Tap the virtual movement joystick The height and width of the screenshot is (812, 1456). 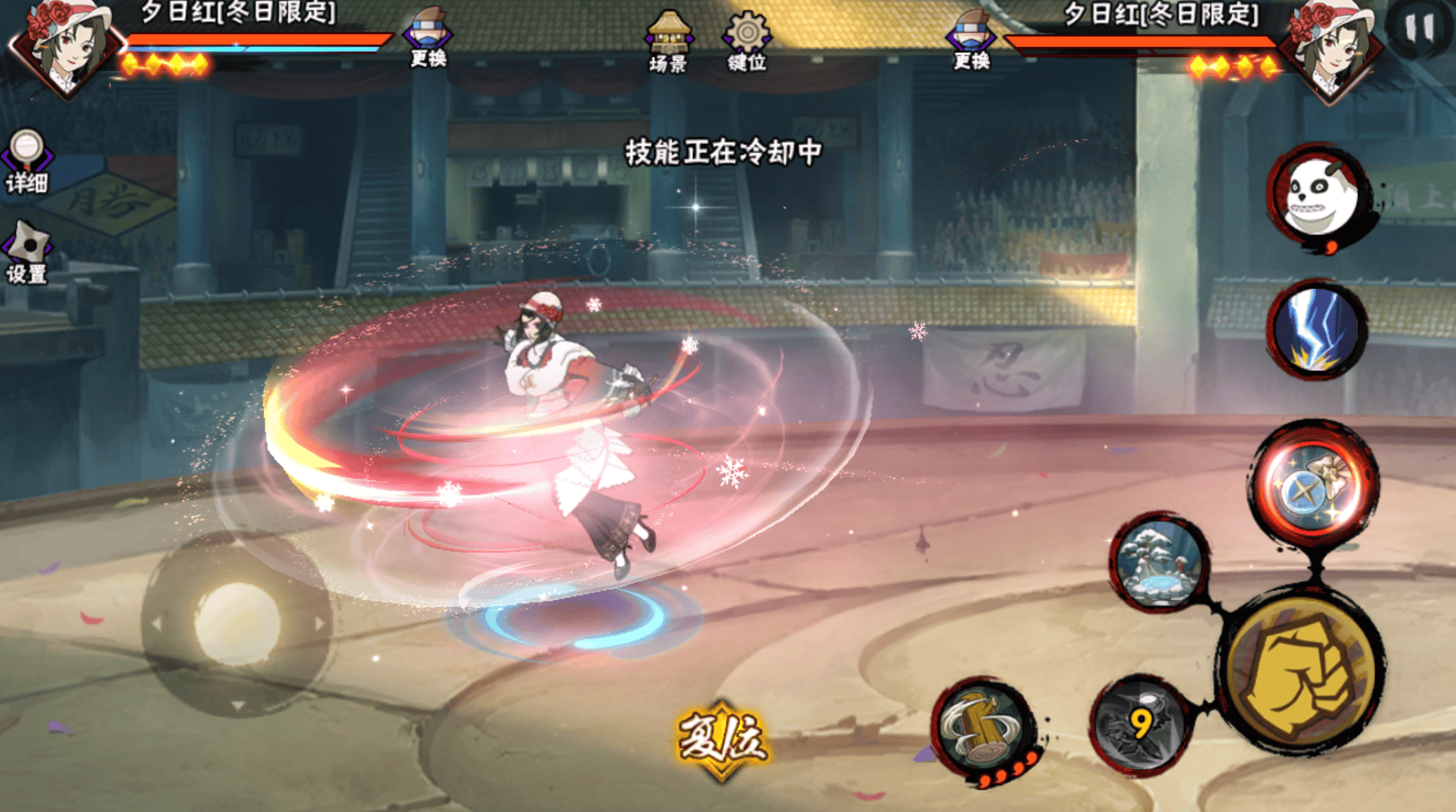pos(236,624)
